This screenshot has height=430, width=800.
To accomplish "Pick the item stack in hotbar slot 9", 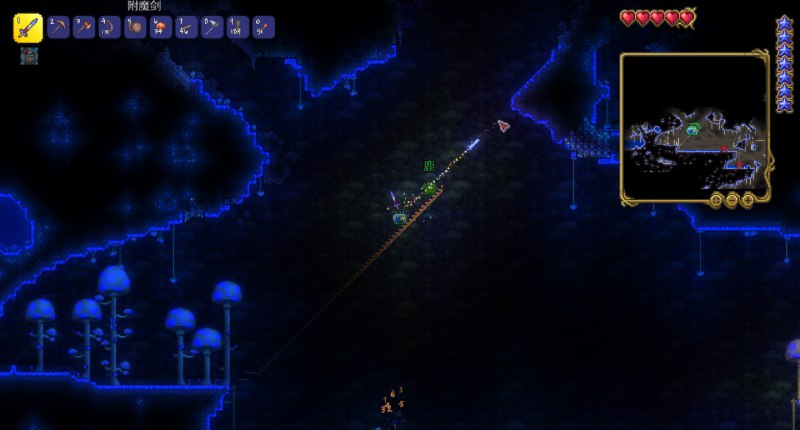I will tap(238, 28).
